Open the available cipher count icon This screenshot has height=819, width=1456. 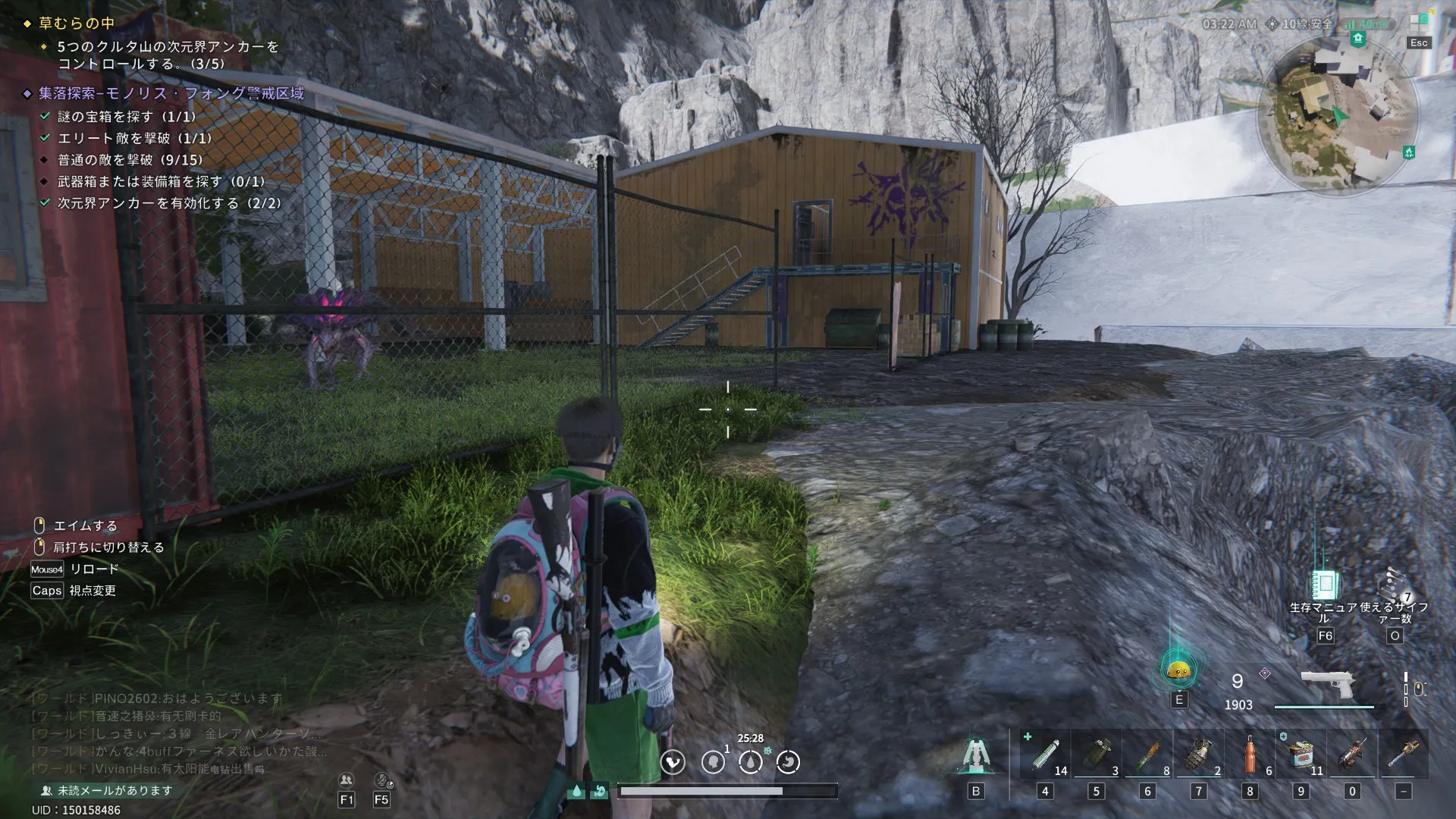pyautogui.click(x=1394, y=585)
